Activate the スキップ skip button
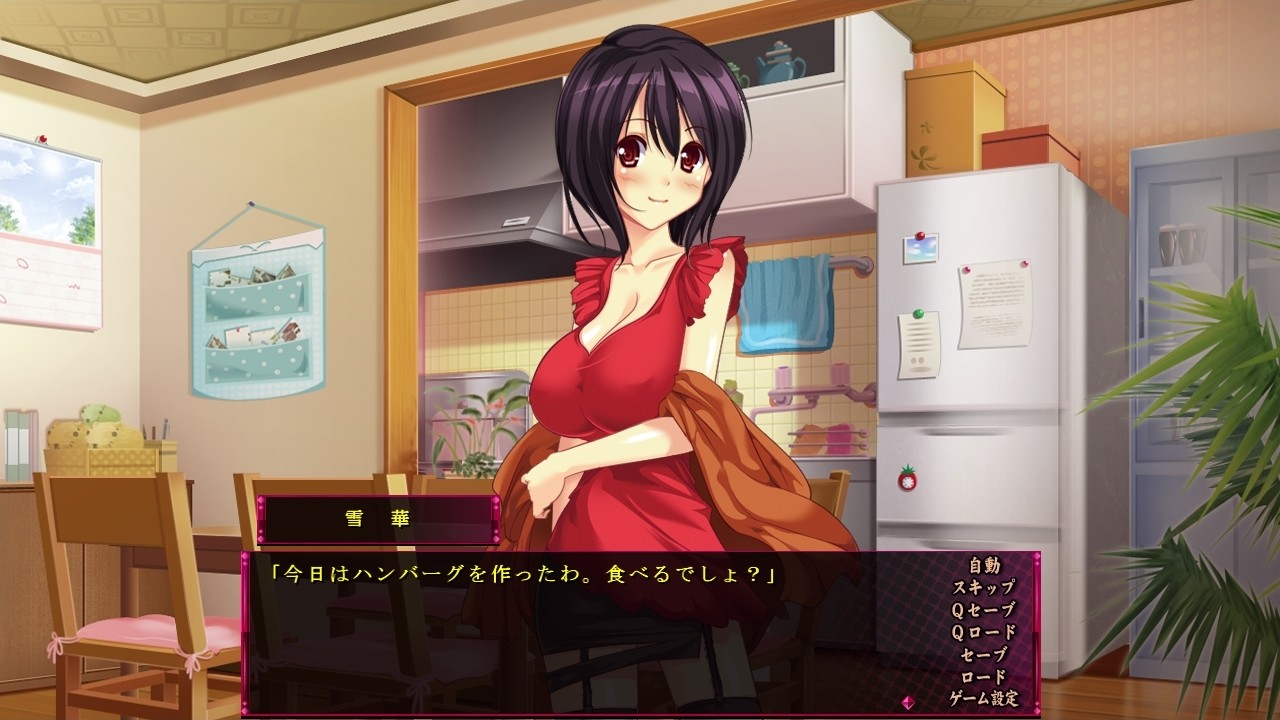The width and height of the screenshot is (1280, 720). click(983, 588)
